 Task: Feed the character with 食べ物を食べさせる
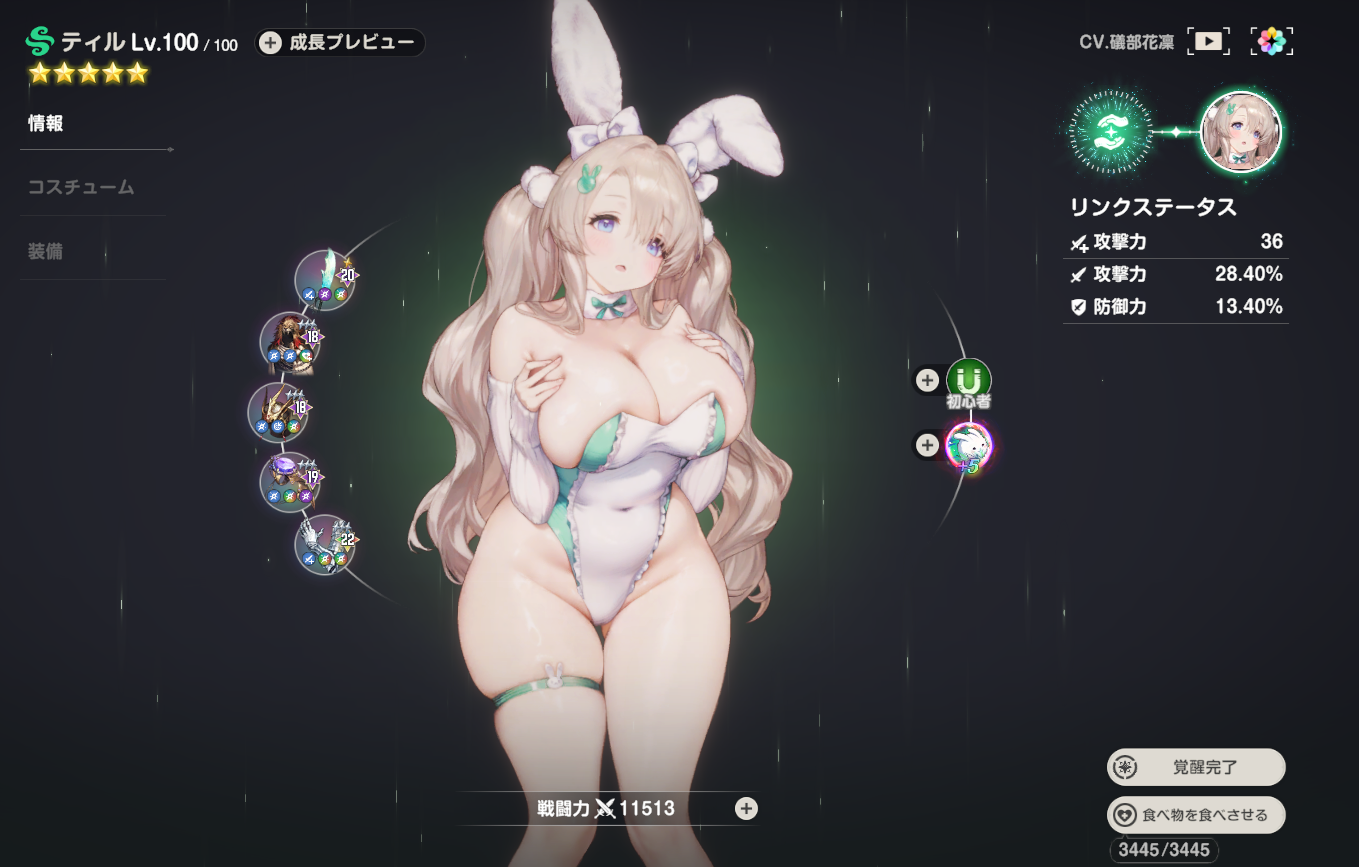[1196, 815]
